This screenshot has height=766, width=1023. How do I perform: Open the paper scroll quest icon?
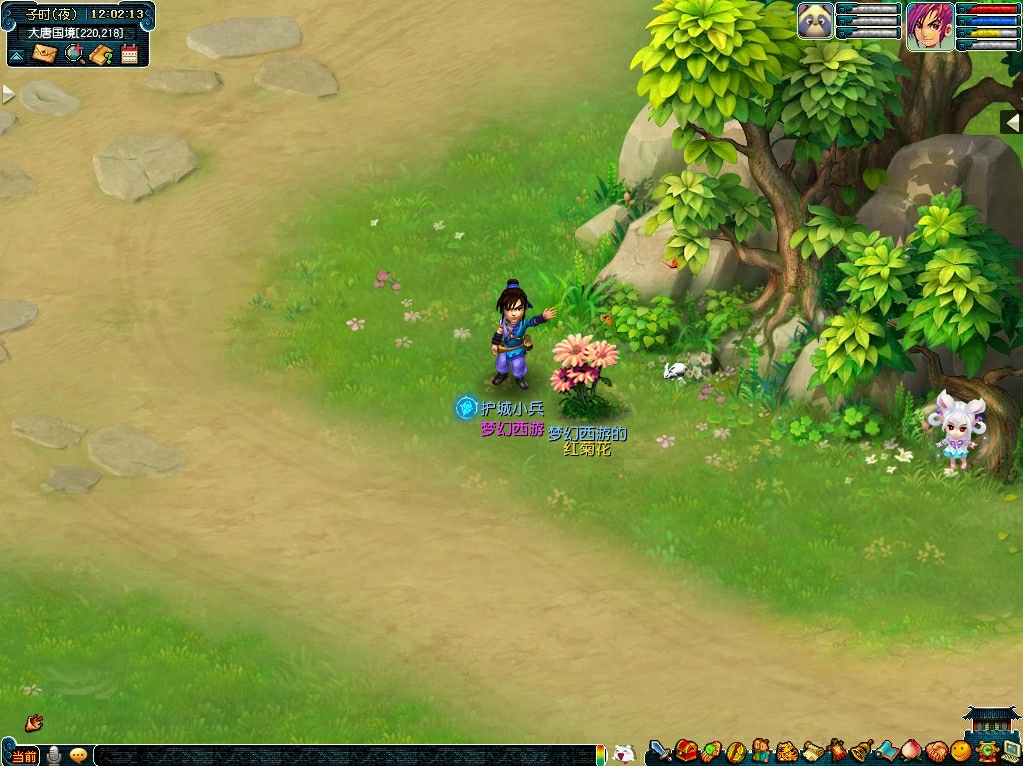coord(812,750)
